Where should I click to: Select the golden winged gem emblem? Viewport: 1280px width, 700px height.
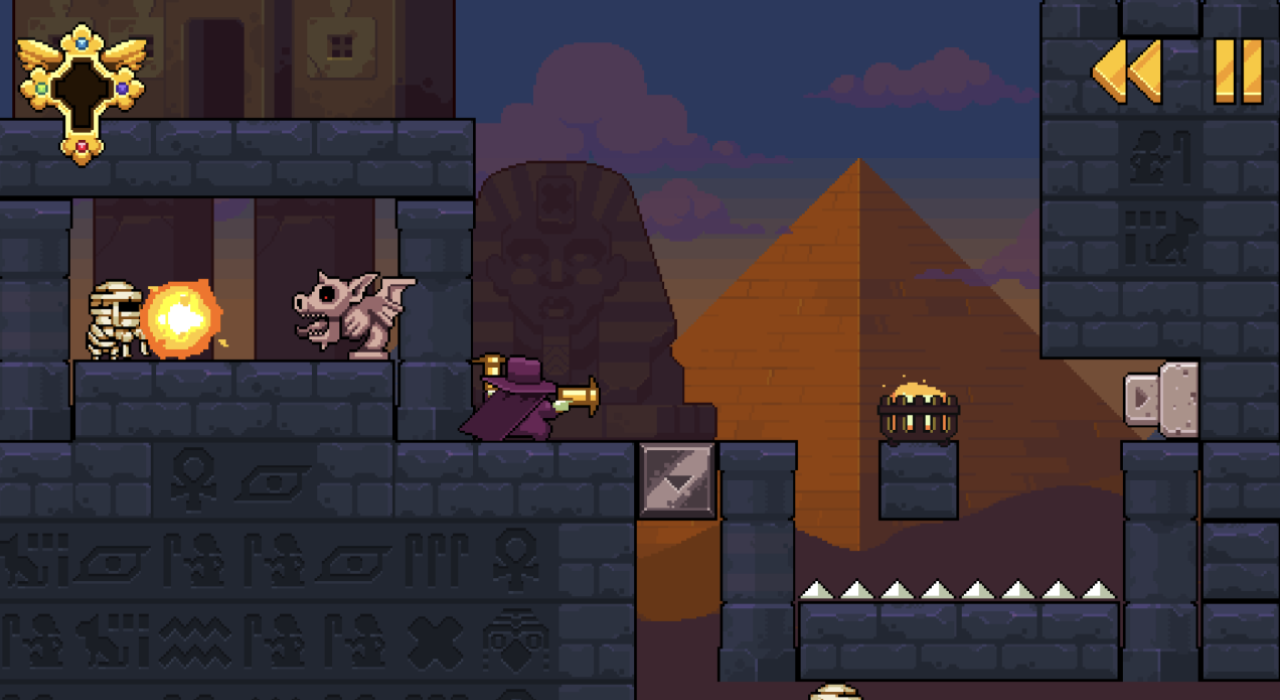(x=82, y=92)
